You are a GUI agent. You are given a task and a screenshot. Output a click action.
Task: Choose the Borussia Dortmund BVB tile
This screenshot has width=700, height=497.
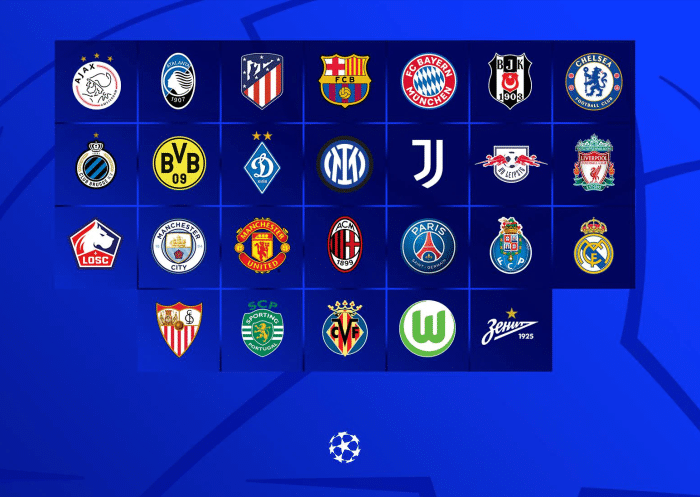[179, 164]
